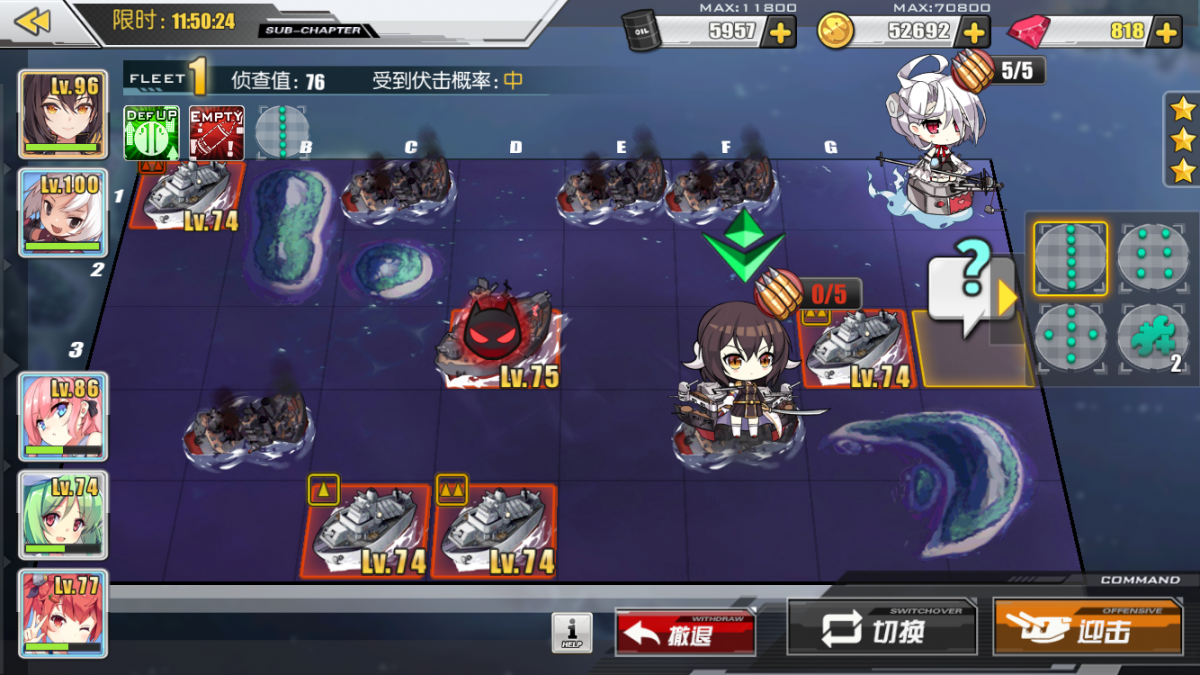Select the Lv.96 ship portrait

pyautogui.click(x=62, y=115)
